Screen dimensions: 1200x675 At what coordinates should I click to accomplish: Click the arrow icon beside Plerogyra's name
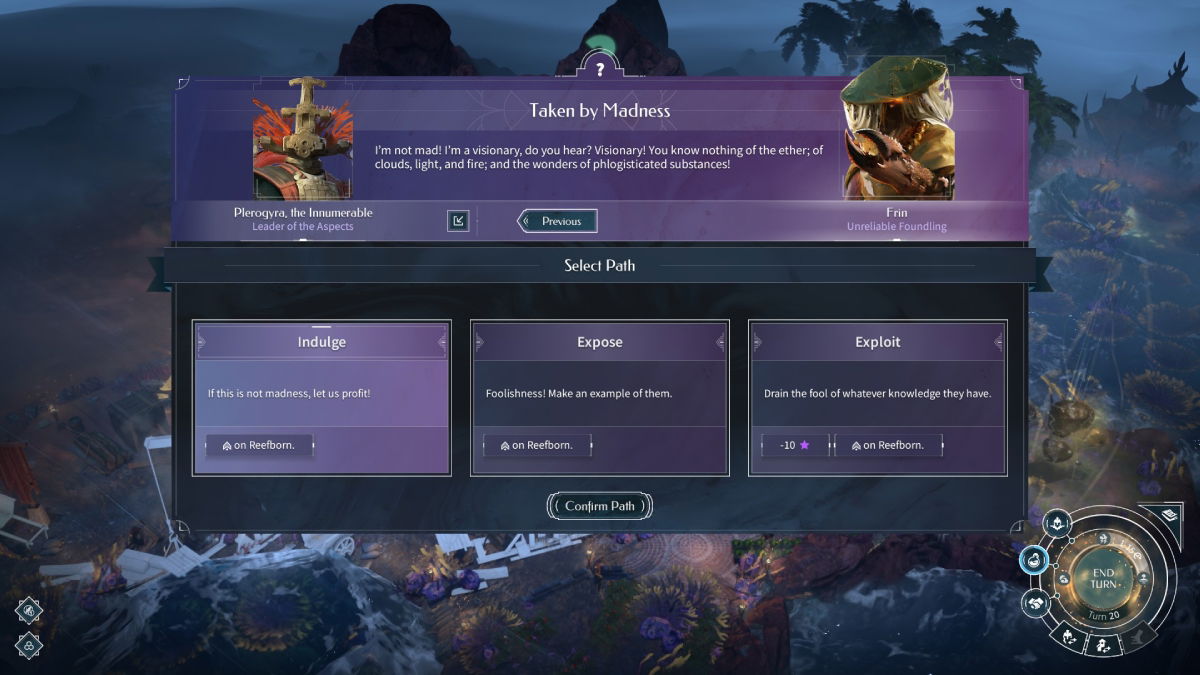(x=458, y=221)
